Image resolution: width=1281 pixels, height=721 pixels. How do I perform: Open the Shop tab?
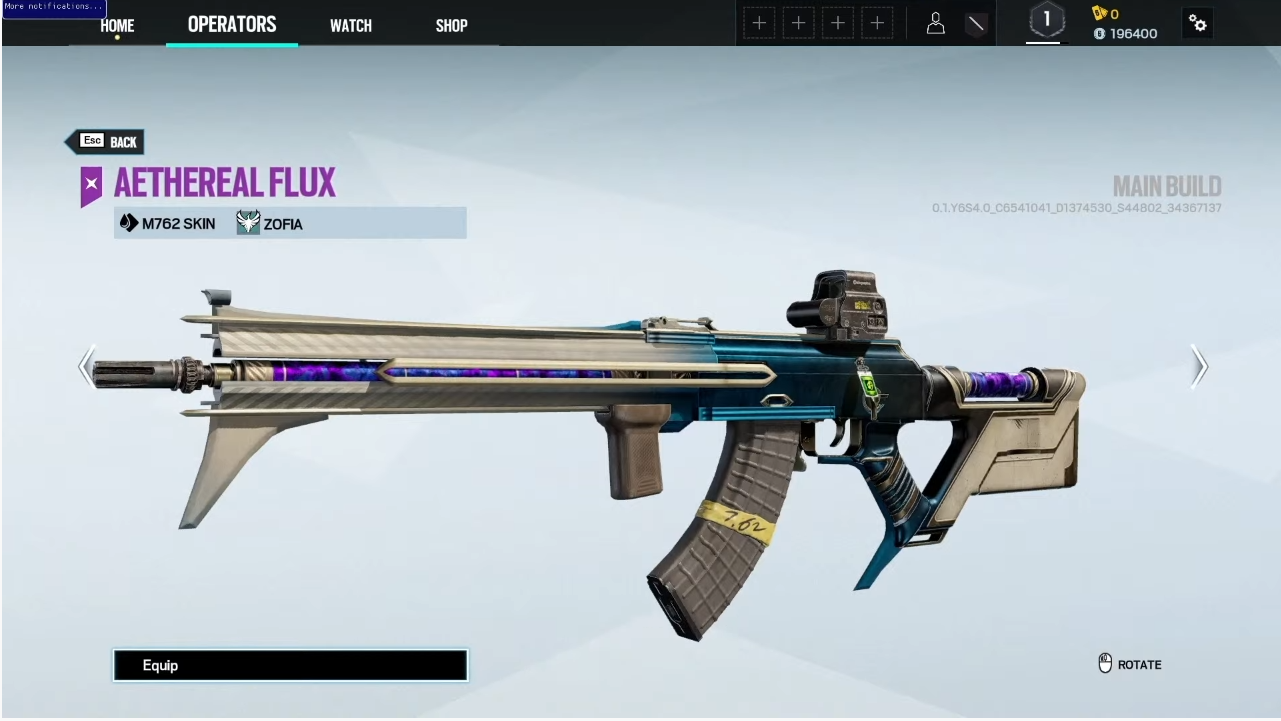click(x=451, y=25)
